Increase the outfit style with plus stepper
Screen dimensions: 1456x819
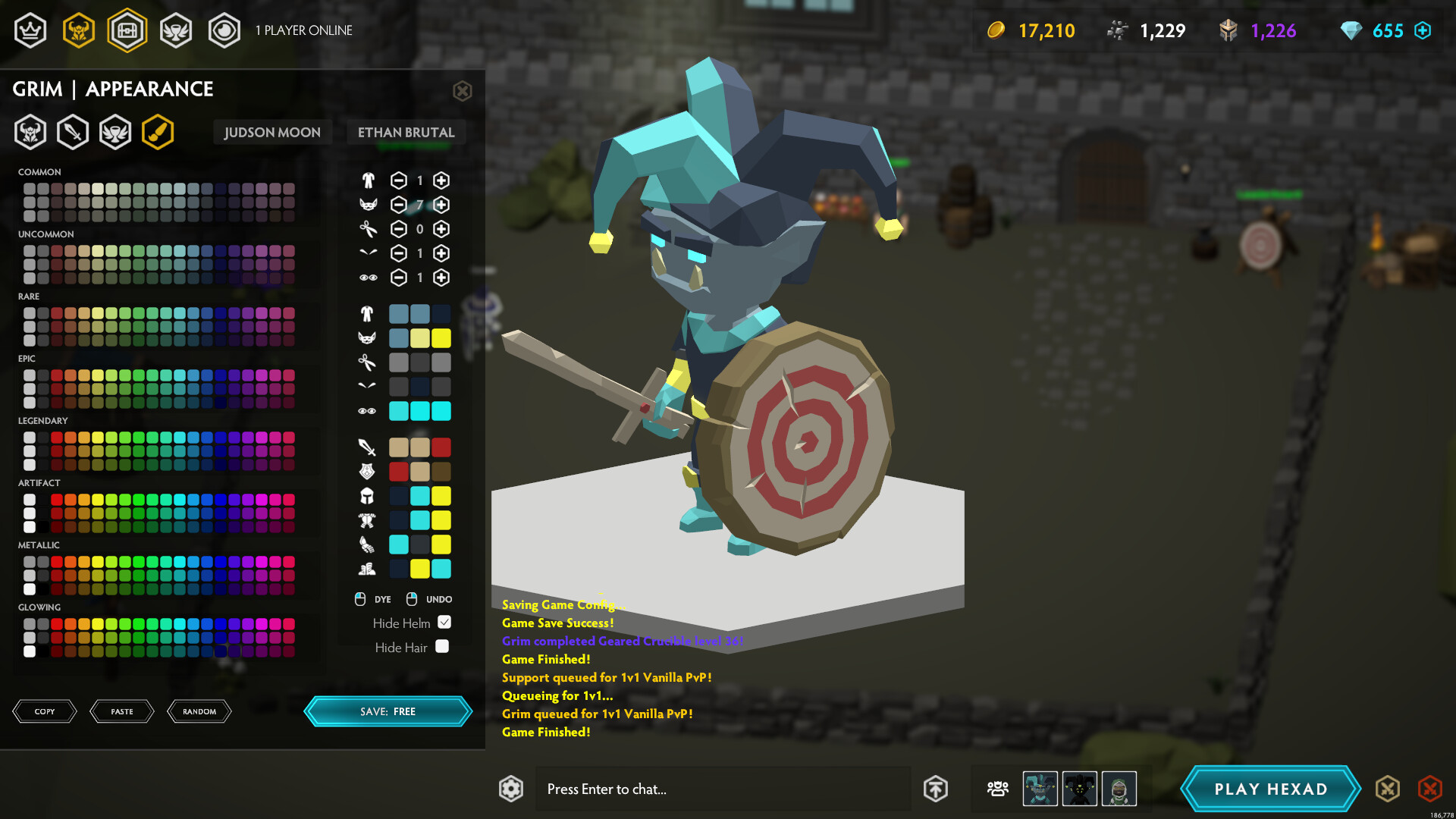[x=441, y=180]
